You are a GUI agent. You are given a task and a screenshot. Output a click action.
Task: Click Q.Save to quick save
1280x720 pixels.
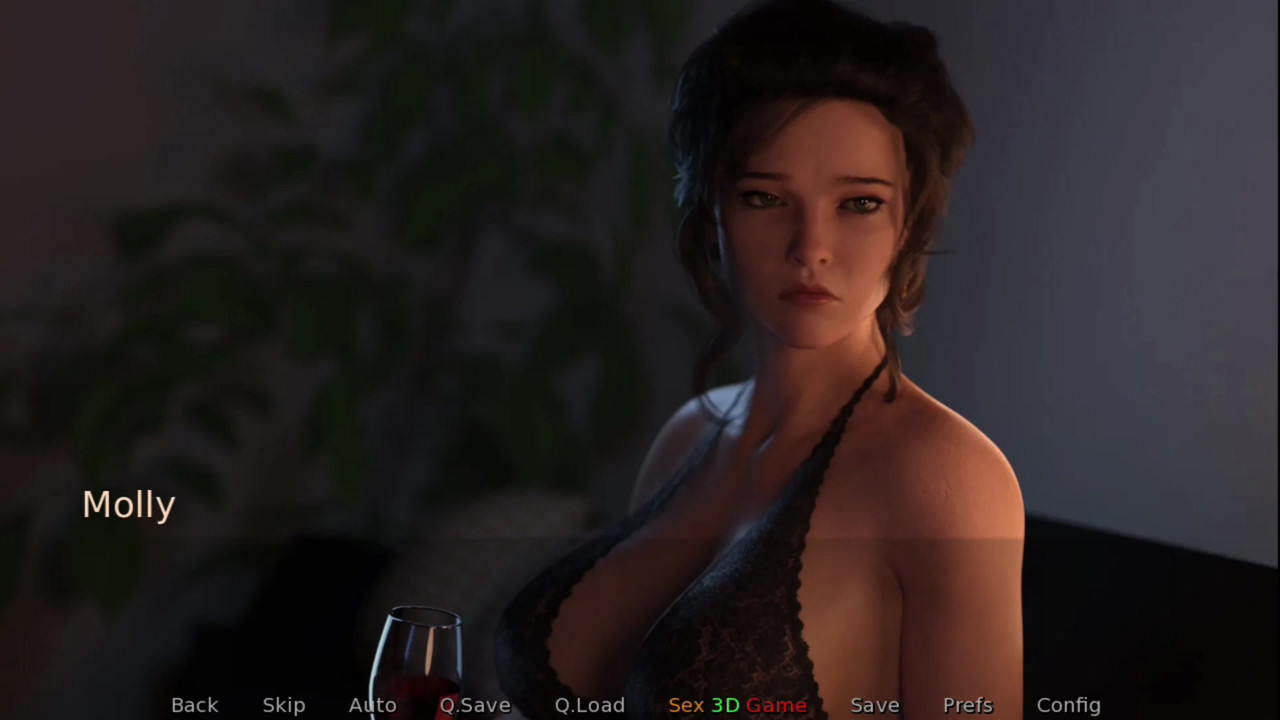pos(475,705)
